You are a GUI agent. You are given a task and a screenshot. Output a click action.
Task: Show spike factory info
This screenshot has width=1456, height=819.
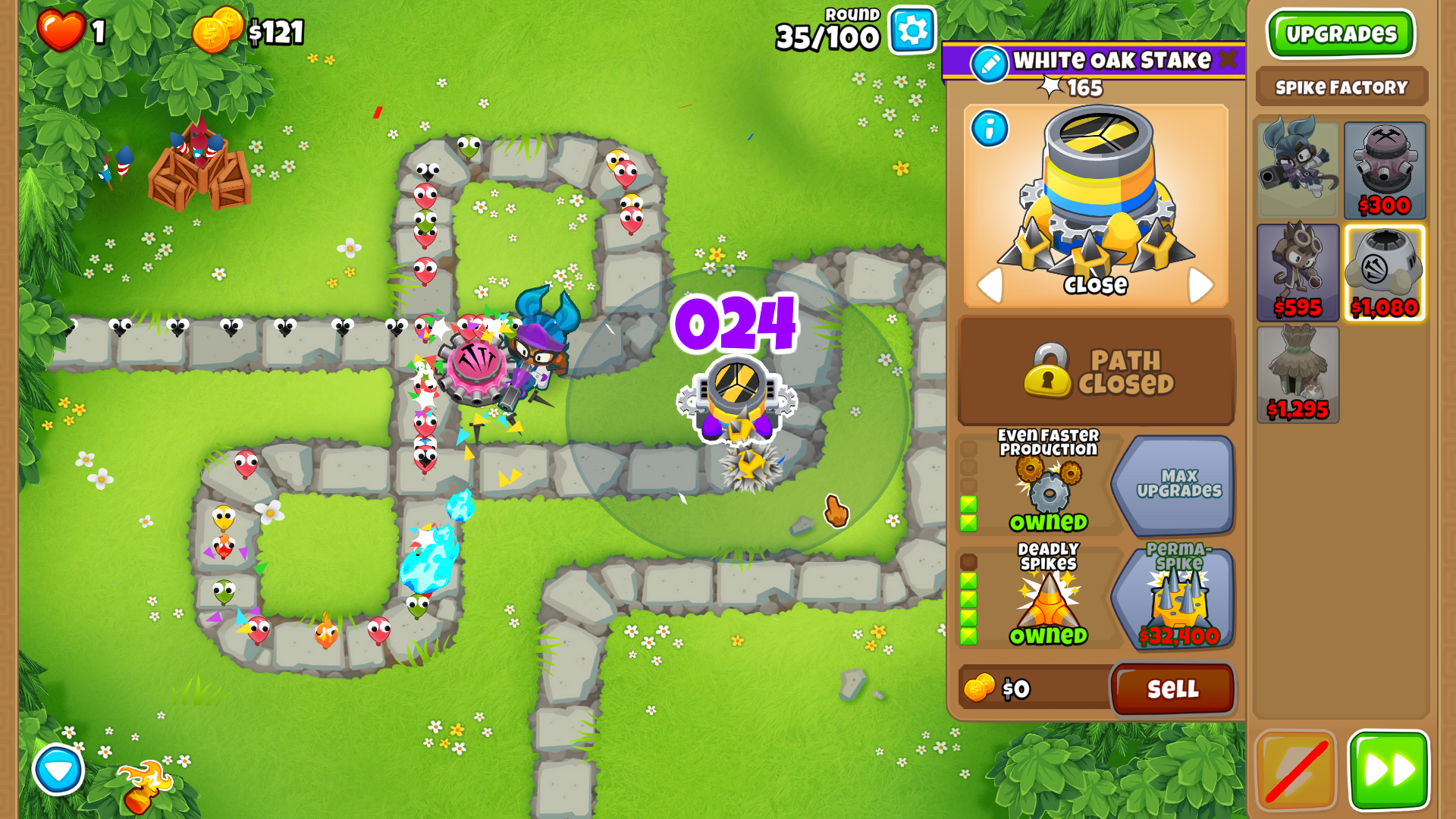[x=990, y=129]
